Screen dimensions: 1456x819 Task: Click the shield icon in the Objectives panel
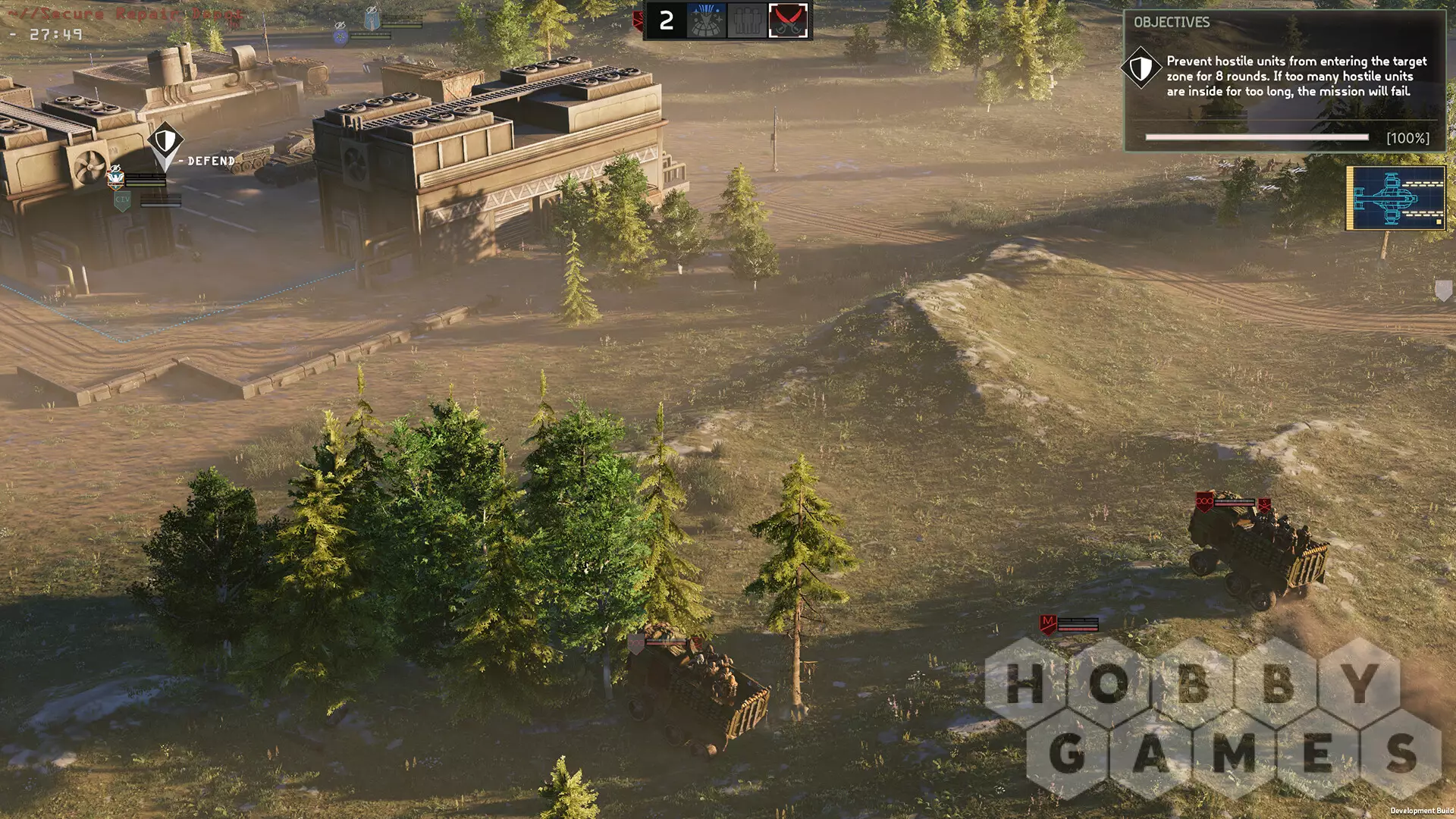1141,69
